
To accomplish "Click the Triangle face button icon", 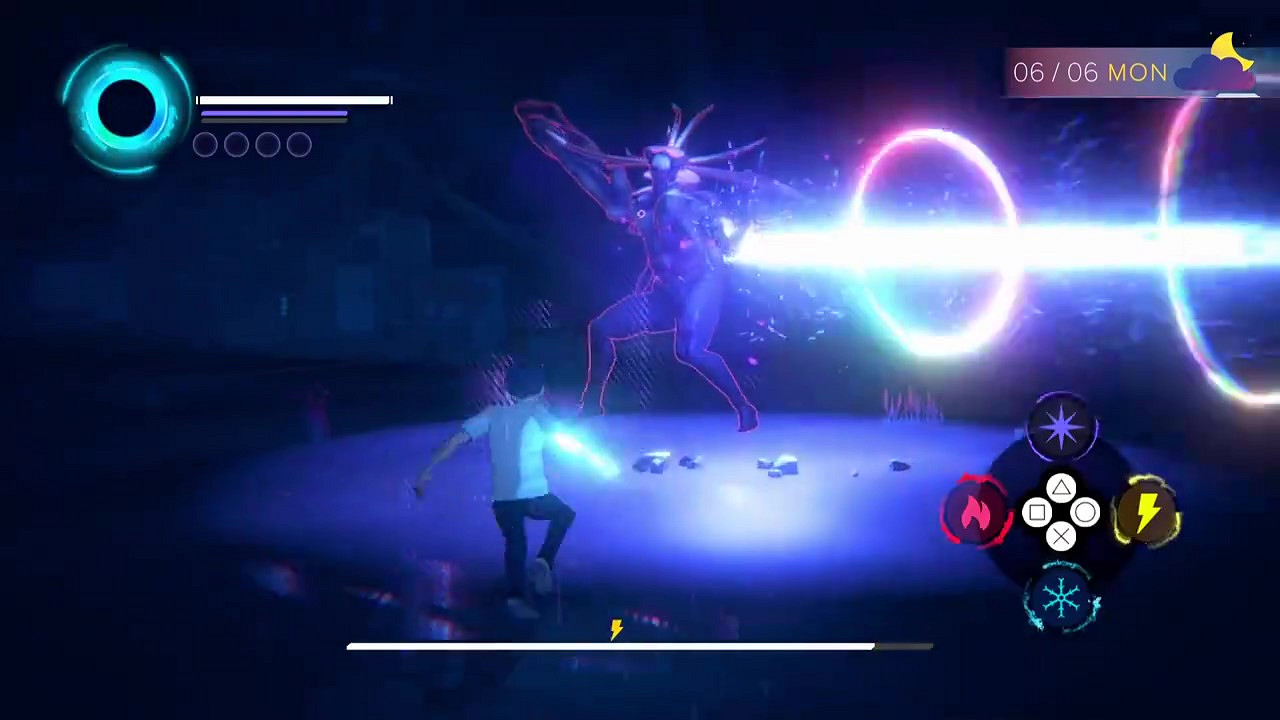I will tap(1062, 488).
